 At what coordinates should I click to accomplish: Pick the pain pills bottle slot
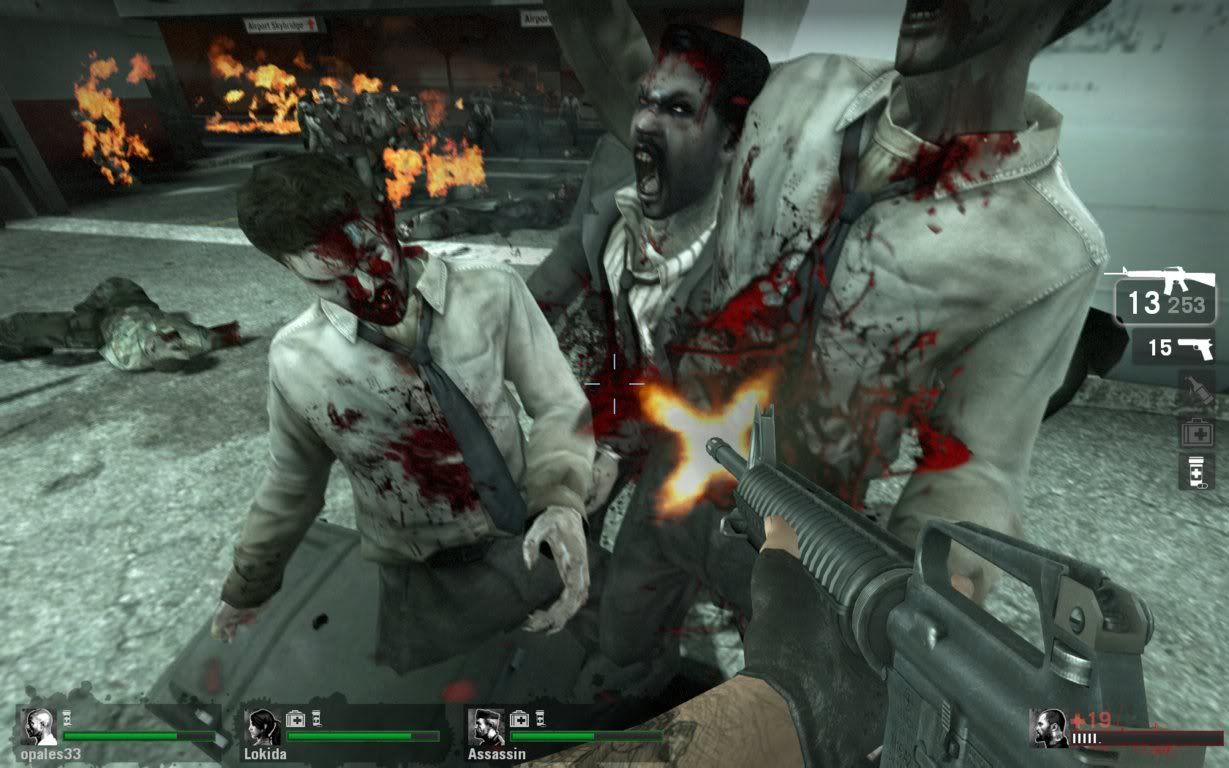point(1196,470)
